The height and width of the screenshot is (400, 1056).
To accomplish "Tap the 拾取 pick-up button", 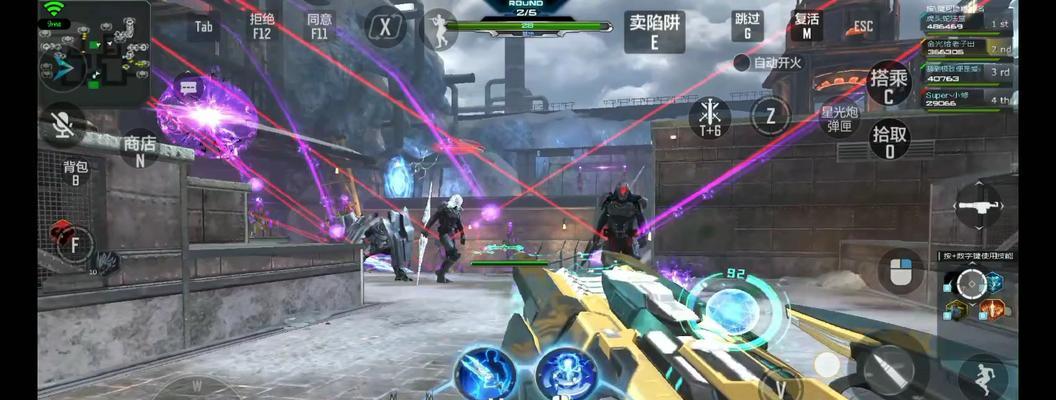I will pyautogui.click(x=889, y=140).
